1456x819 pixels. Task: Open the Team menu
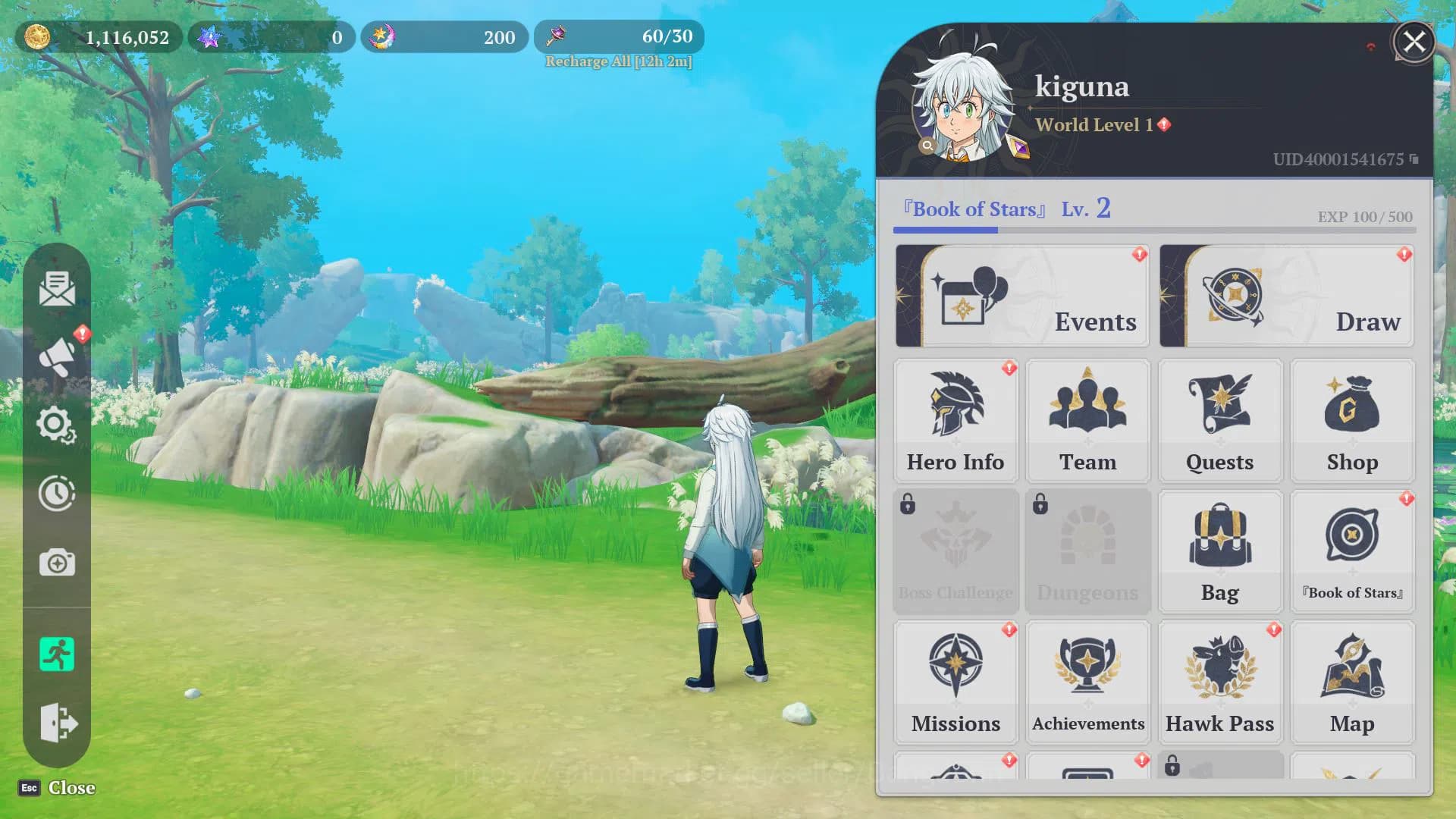point(1087,421)
